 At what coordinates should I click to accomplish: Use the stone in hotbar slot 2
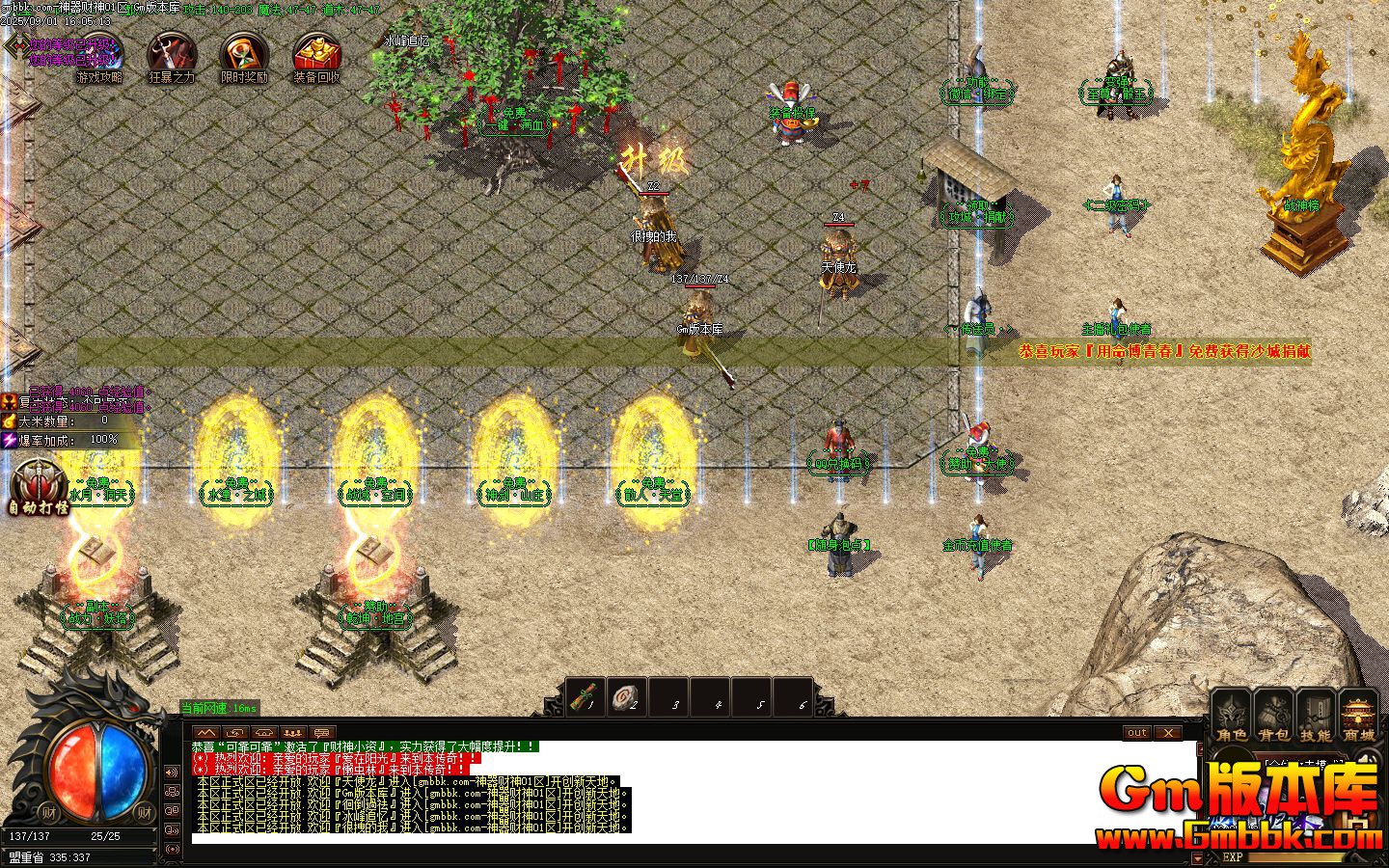click(x=627, y=696)
